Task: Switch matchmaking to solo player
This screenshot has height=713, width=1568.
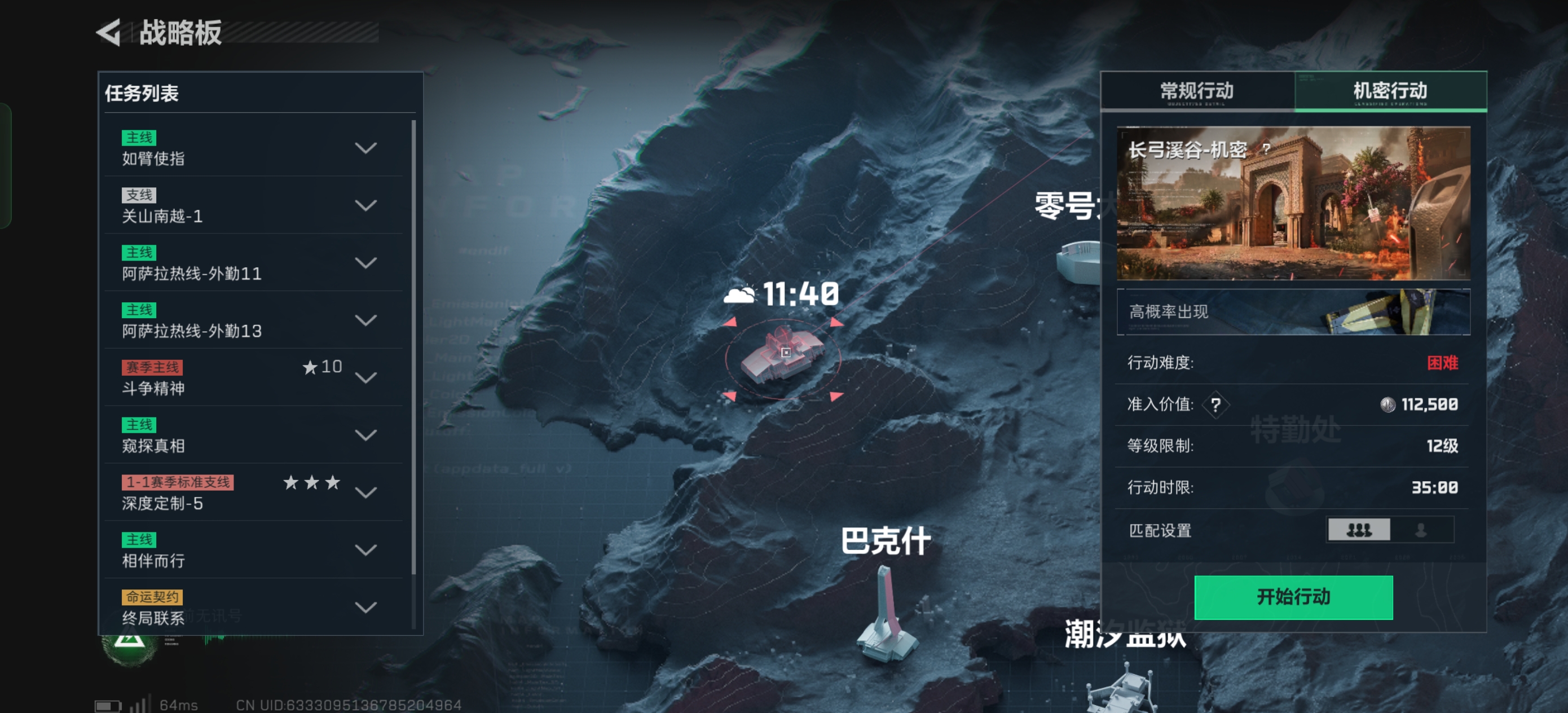Action: pyautogui.click(x=1421, y=530)
